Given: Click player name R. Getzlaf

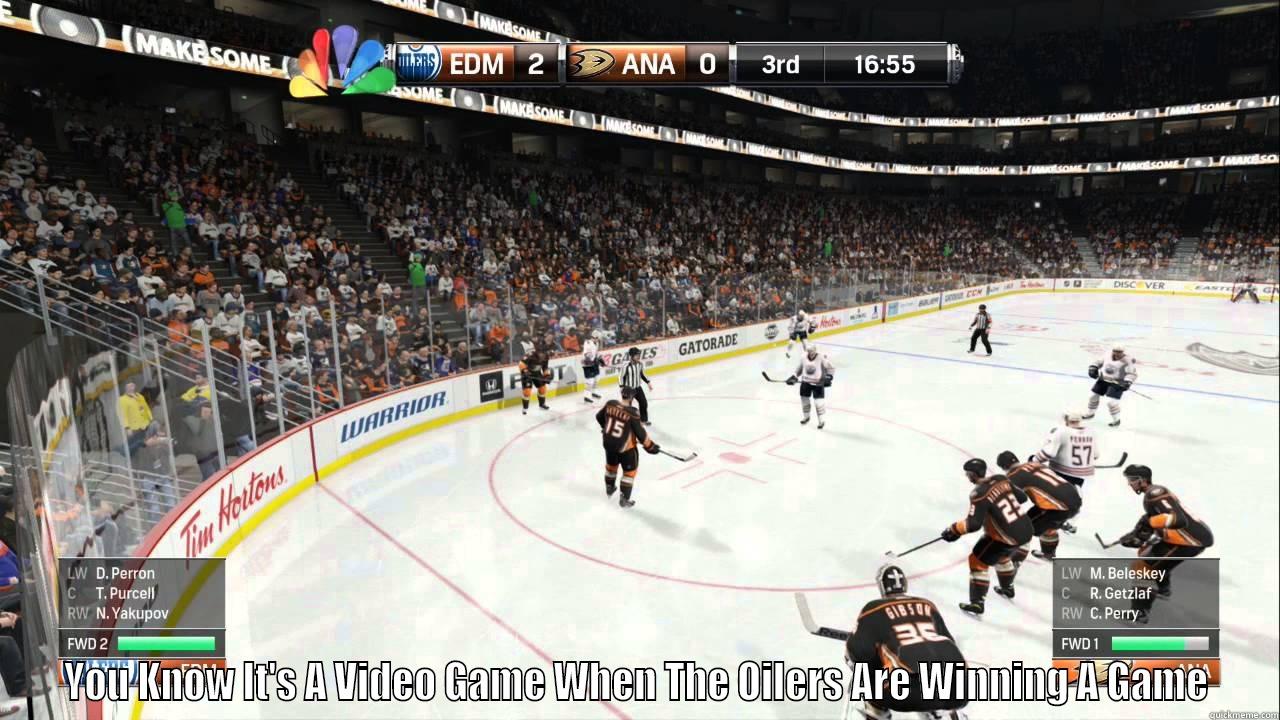Looking at the screenshot, I should click(x=1122, y=592).
